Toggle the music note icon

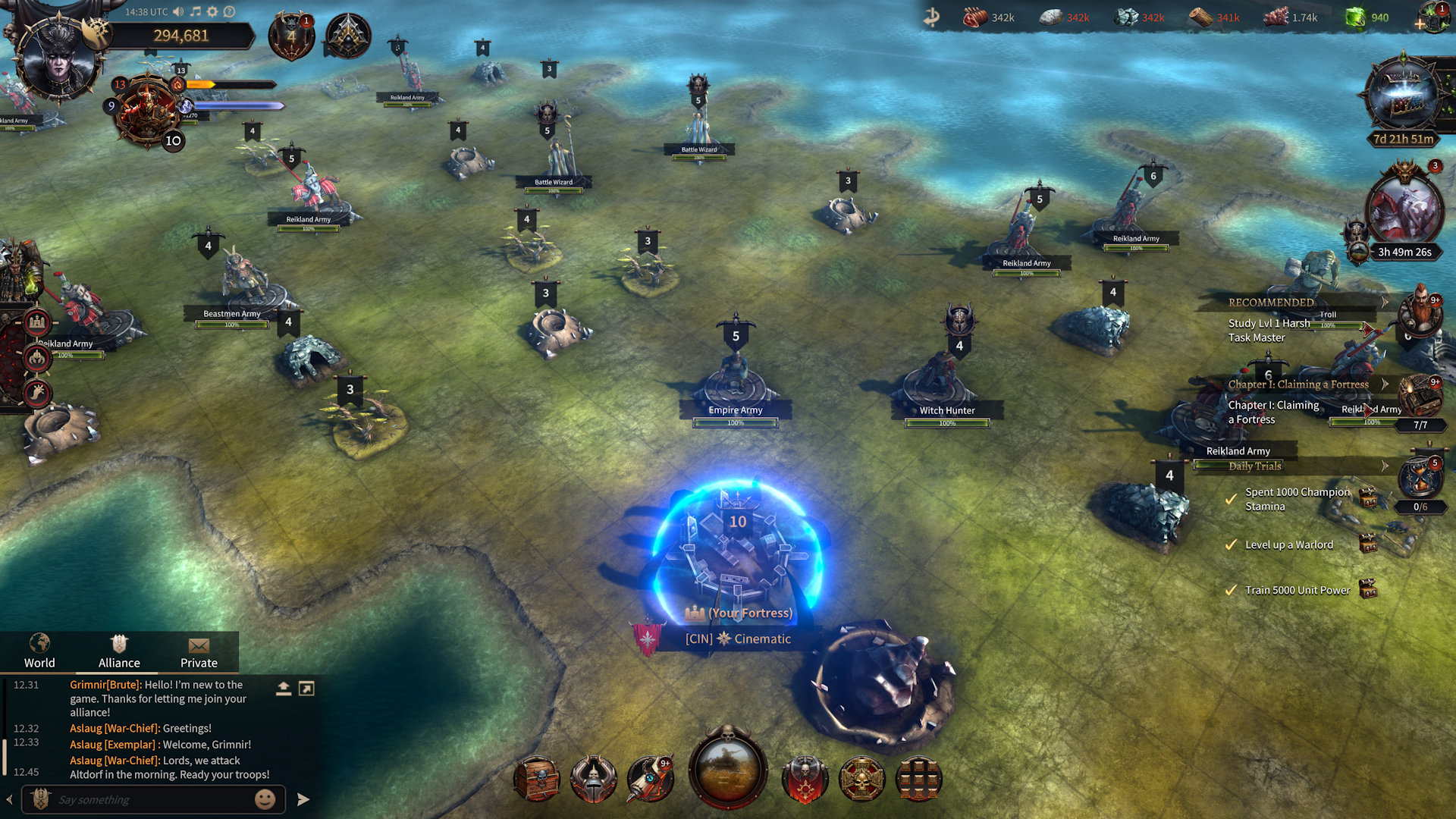(195, 12)
